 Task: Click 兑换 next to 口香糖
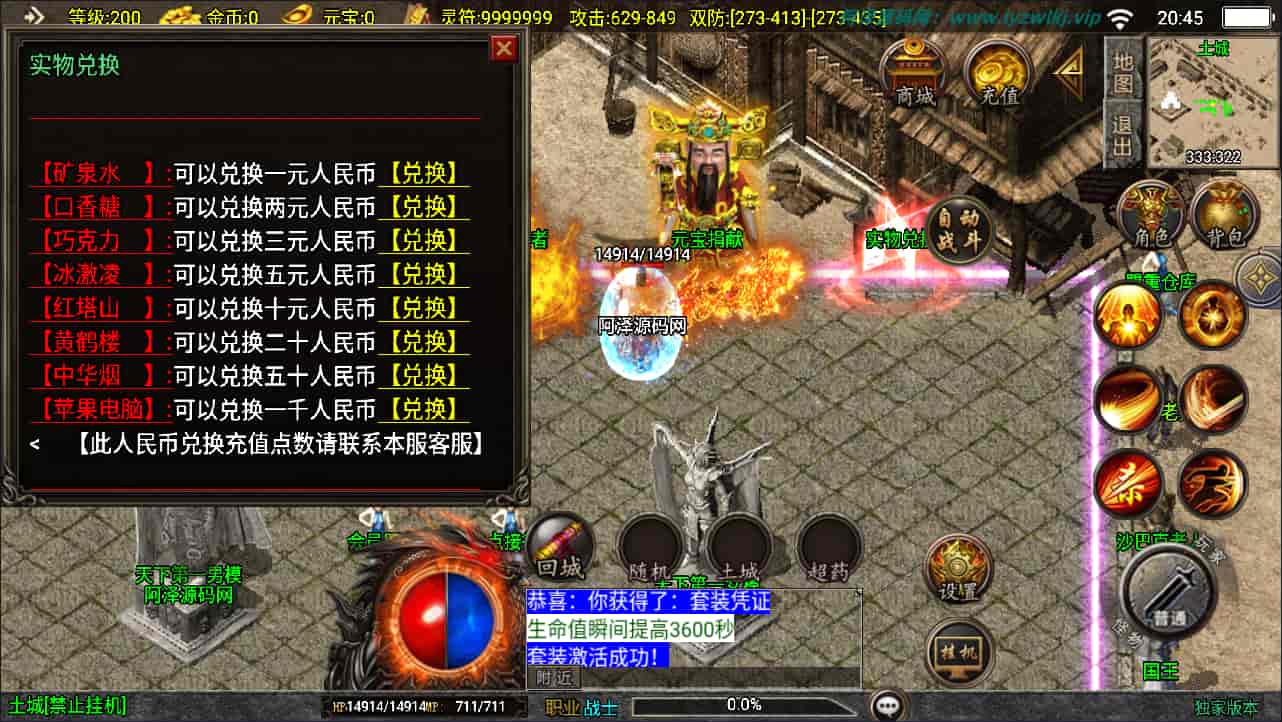click(x=423, y=207)
